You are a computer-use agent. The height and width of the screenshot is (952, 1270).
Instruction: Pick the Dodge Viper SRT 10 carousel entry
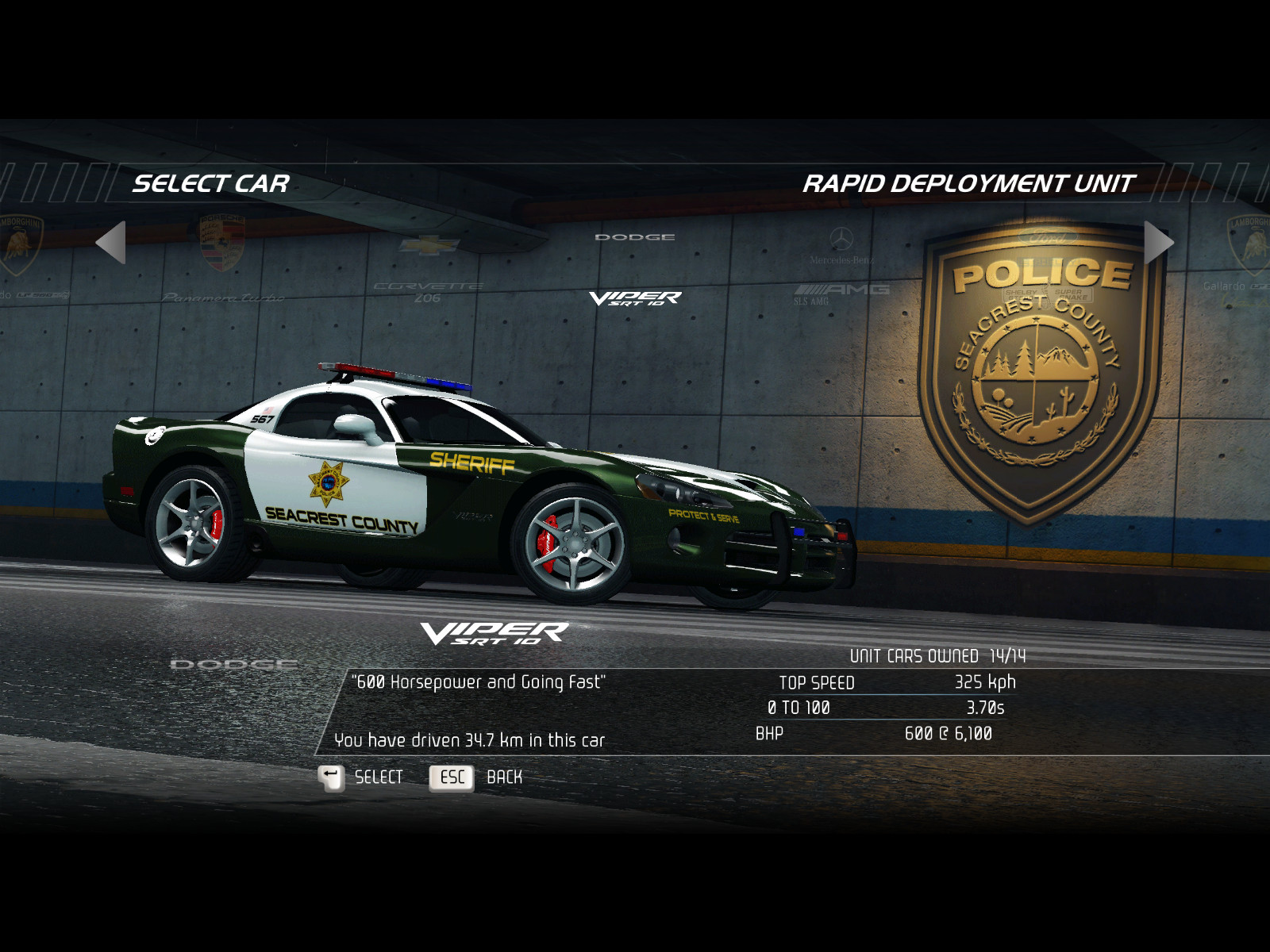click(x=635, y=270)
